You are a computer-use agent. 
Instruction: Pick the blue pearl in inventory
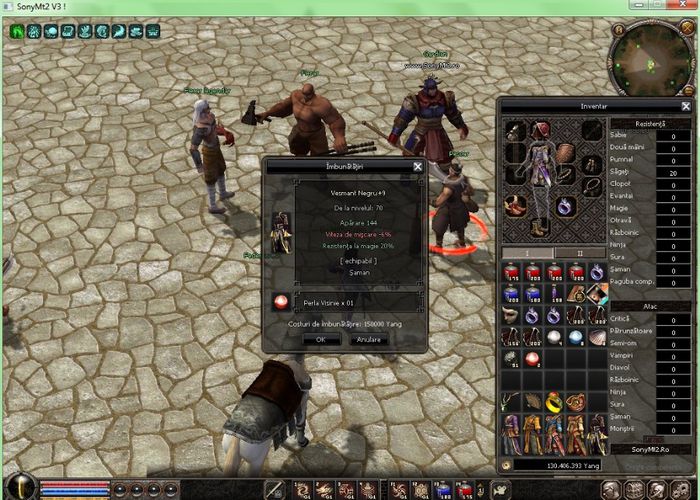[576, 337]
